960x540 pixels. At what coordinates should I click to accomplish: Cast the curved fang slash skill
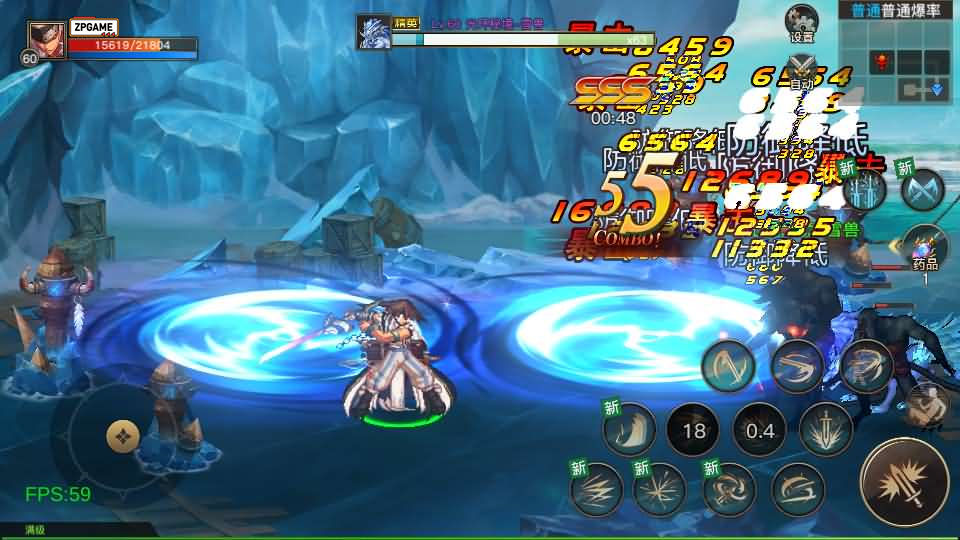(628, 429)
